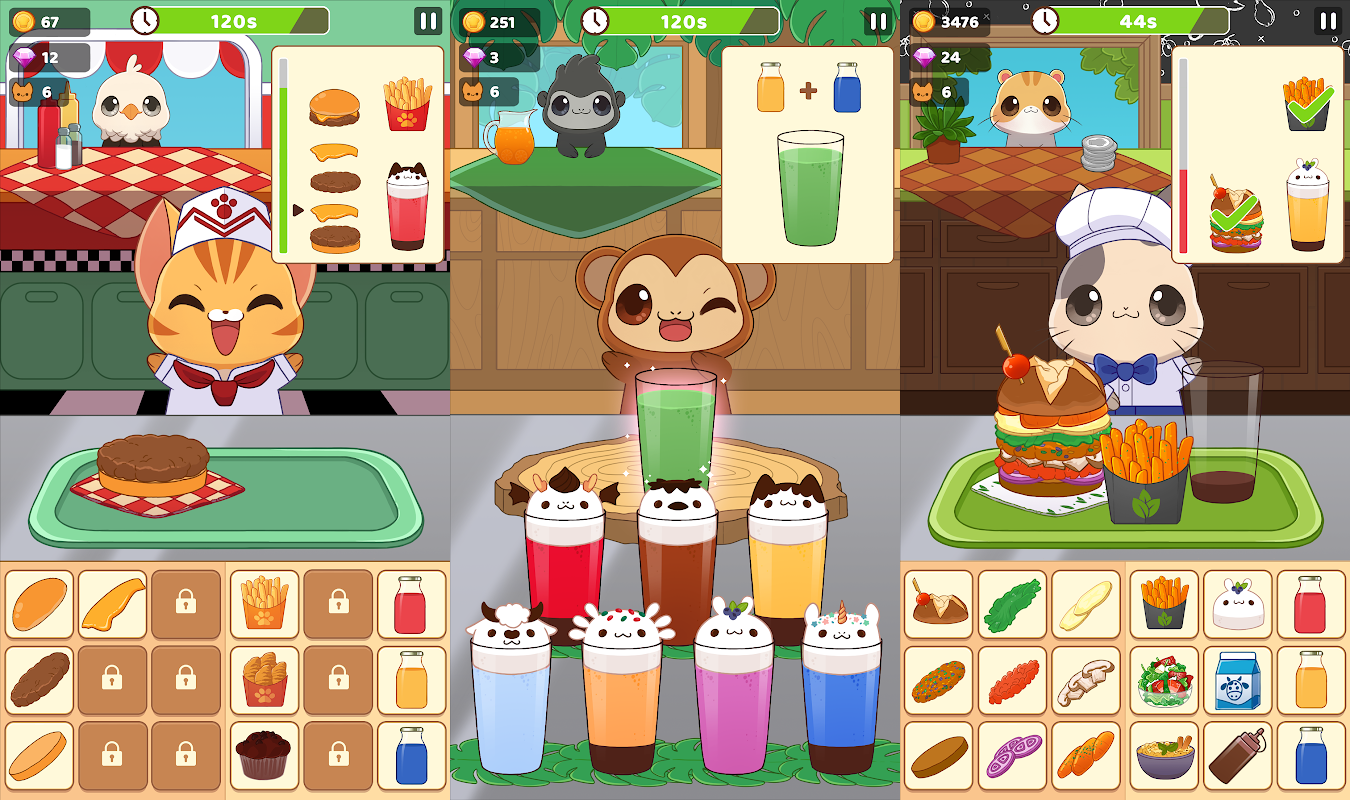Viewport: 1350px width, 800px height.
Task: Select the chicken nuggets in red box
Action: 264,679
